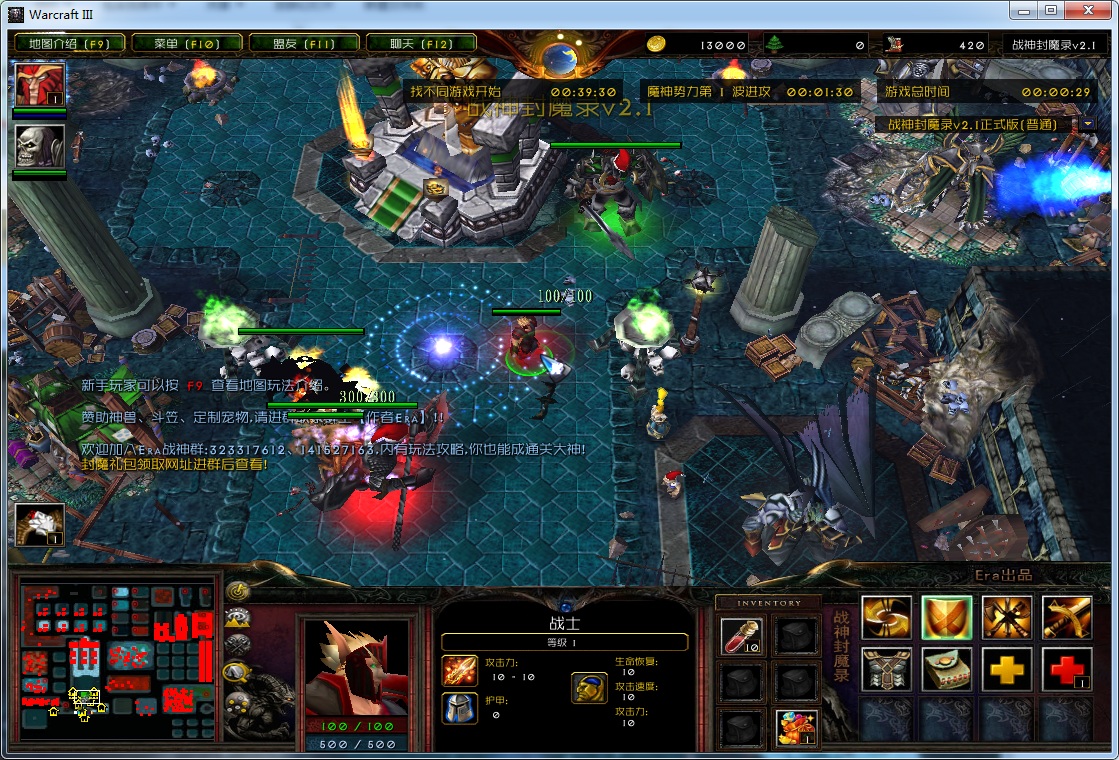Select the skull hero portrait icon
Screen dimensions: 1119x760
click(40, 146)
